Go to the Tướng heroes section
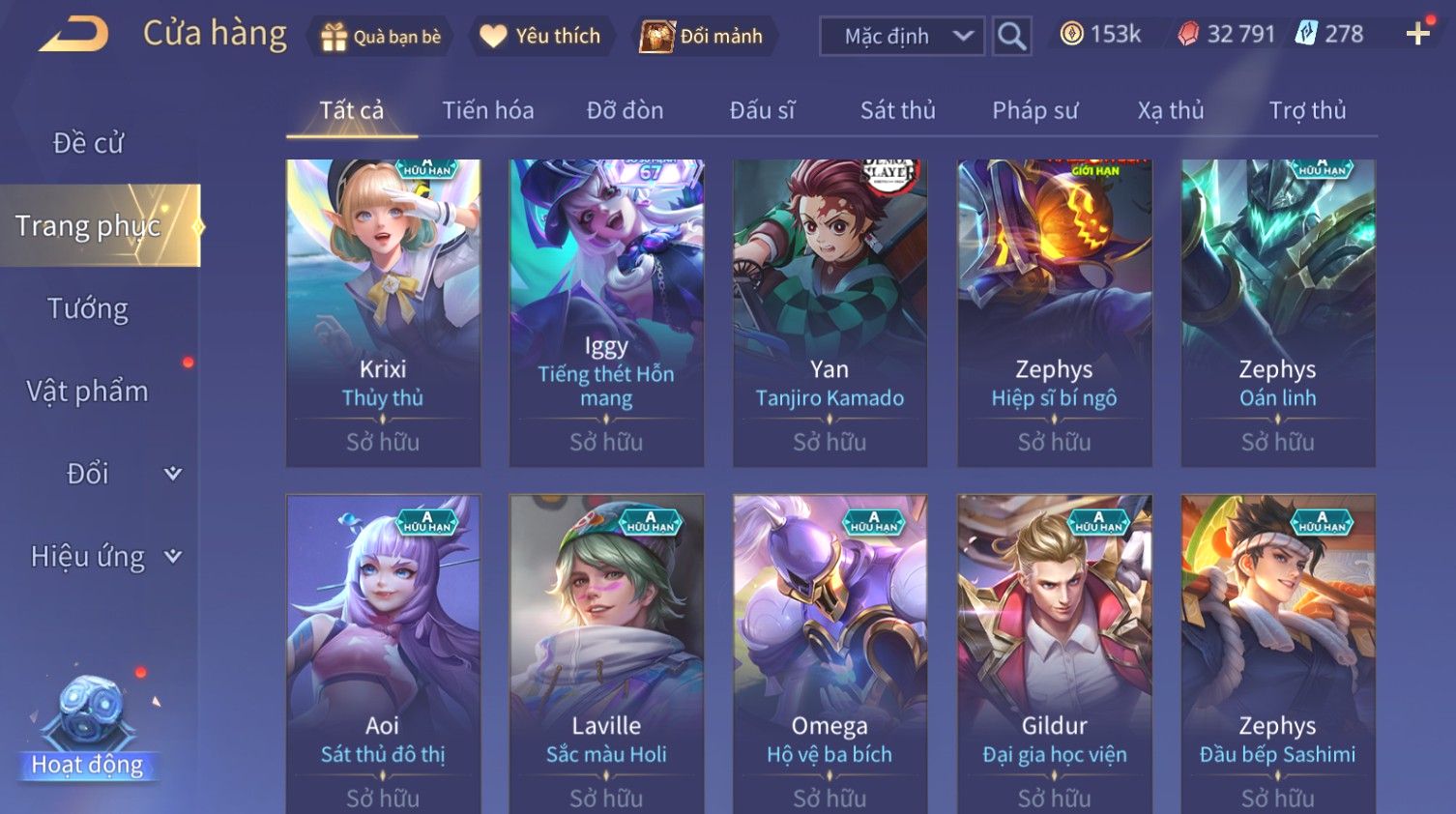The height and width of the screenshot is (814, 1456). (x=88, y=308)
